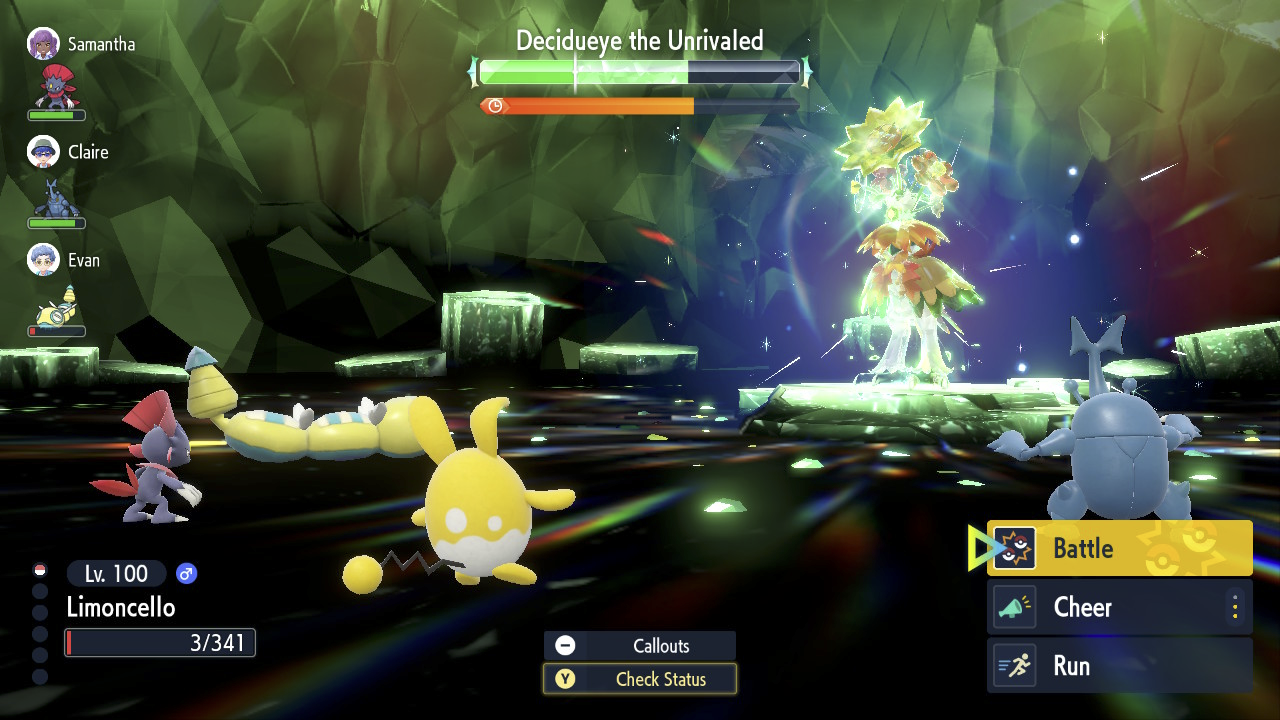
Task: Open Check Status
Action: tap(640, 679)
